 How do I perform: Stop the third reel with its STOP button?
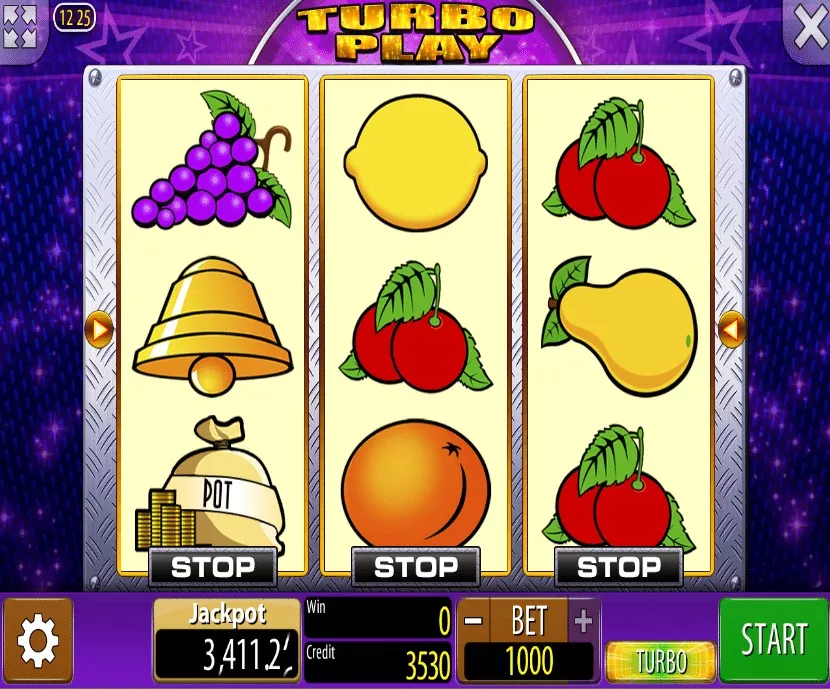pyautogui.click(x=619, y=567)
